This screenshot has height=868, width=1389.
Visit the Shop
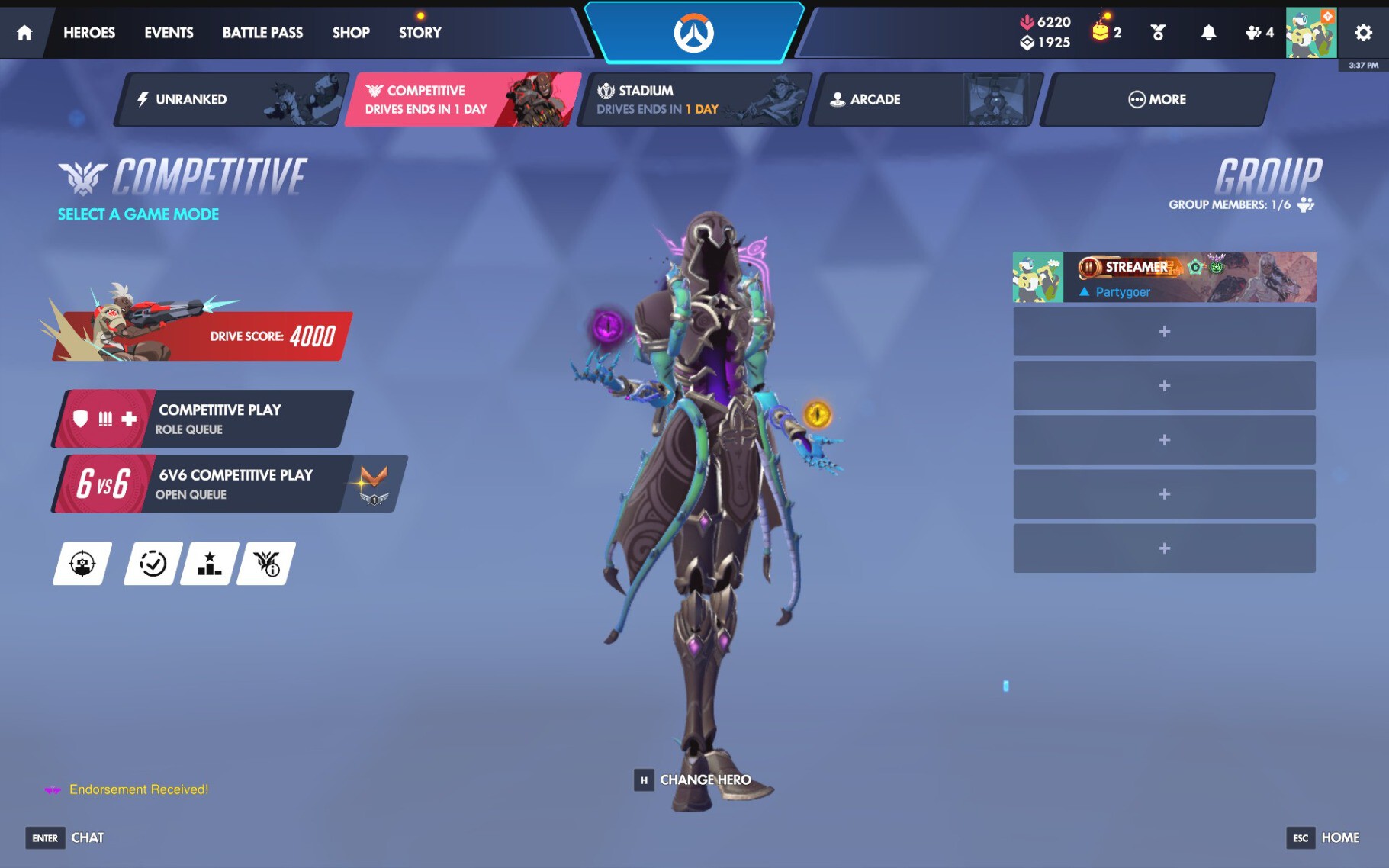point(351,33)
